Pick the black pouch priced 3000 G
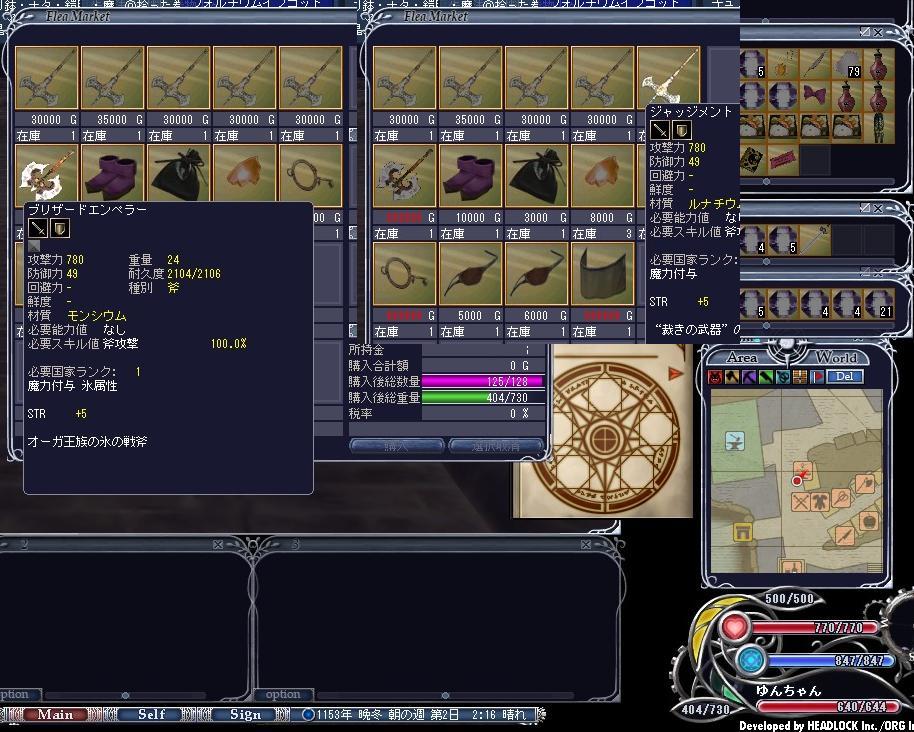The image size is (914, 732). click(x=537, y=175)
